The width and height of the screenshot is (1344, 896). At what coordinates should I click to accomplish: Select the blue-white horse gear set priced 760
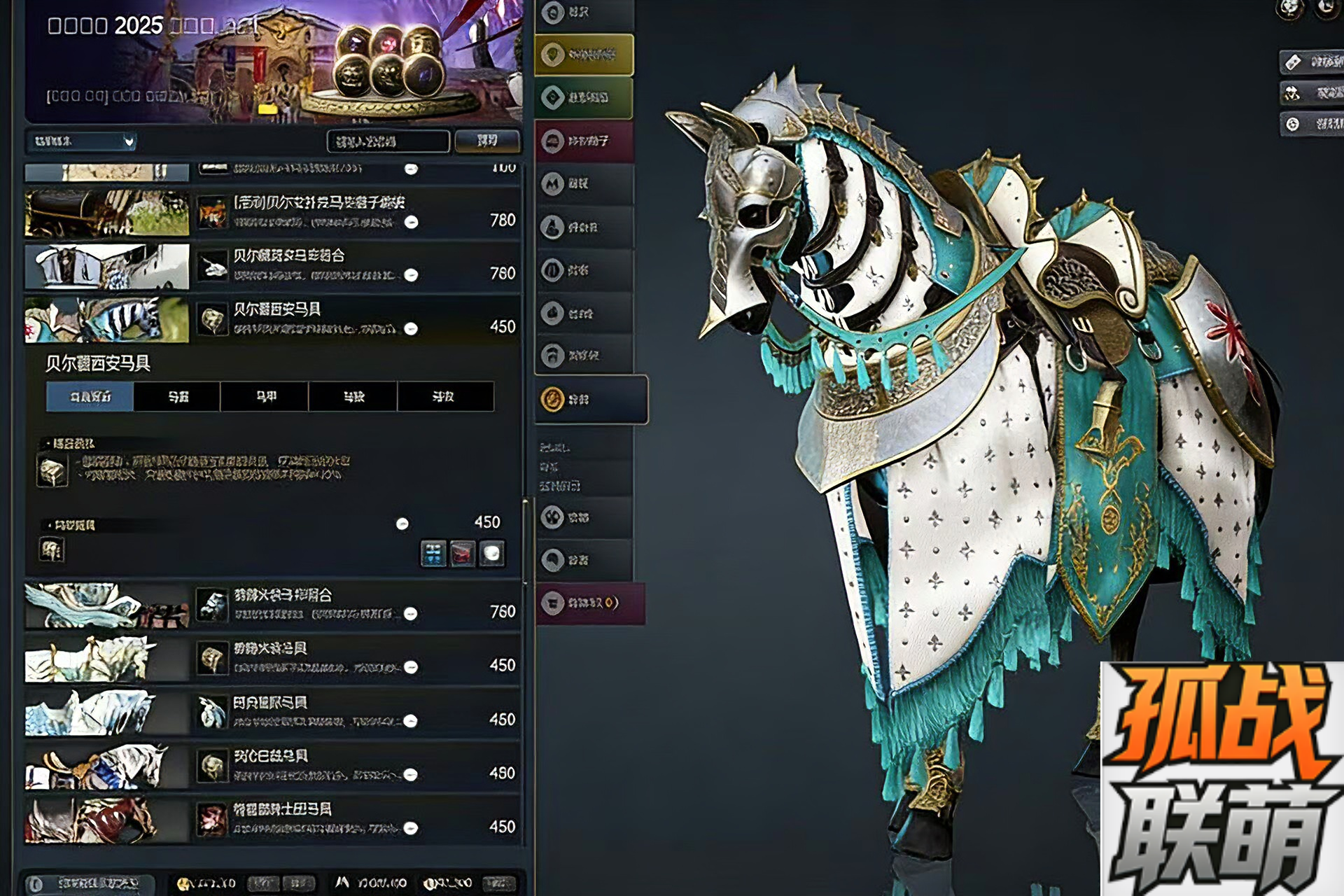pyautogui.click(x=273, y=605)
